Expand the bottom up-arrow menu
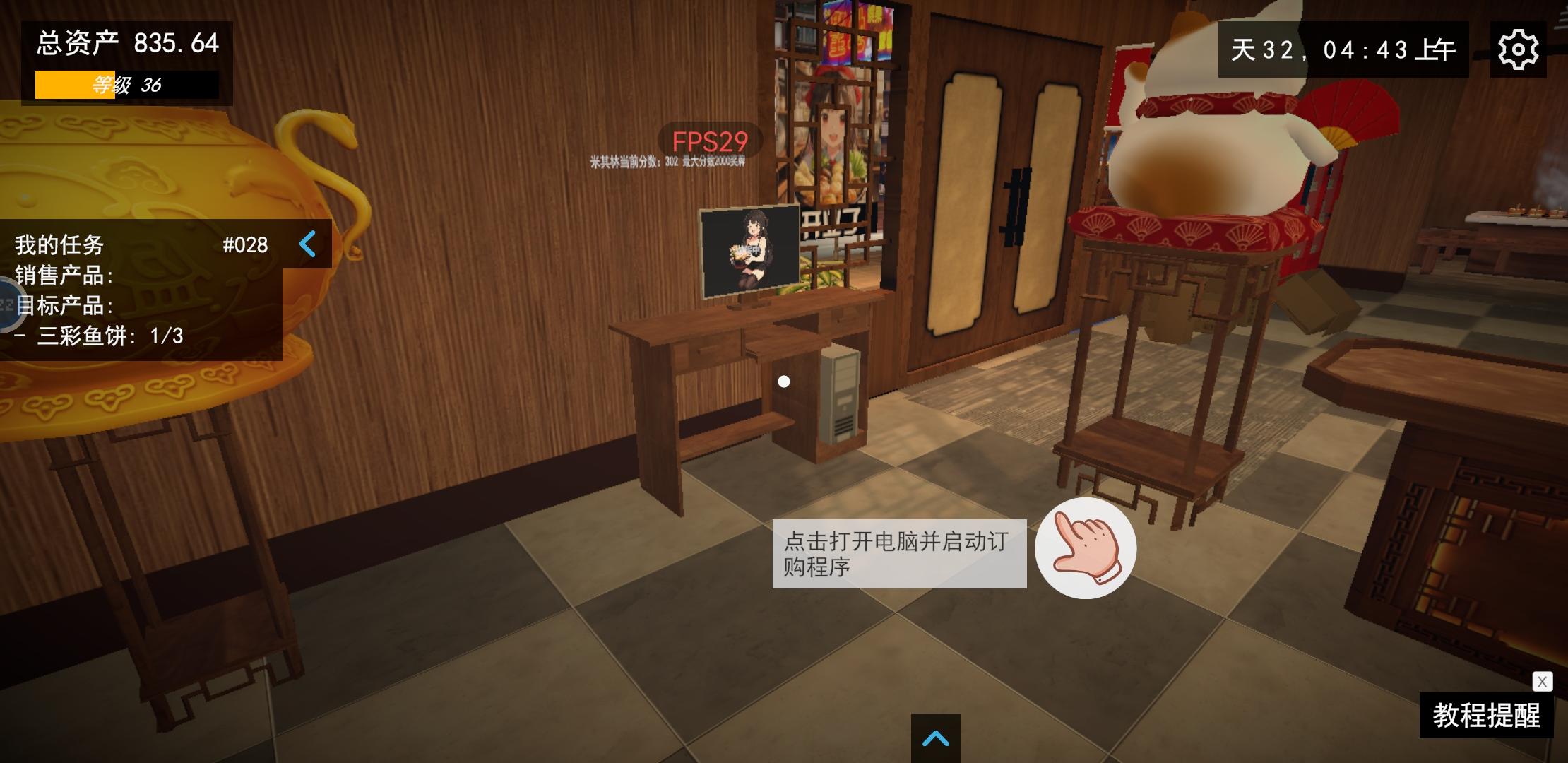The height and width of the screenshot is (763, 1568). (x=936, y=737)
